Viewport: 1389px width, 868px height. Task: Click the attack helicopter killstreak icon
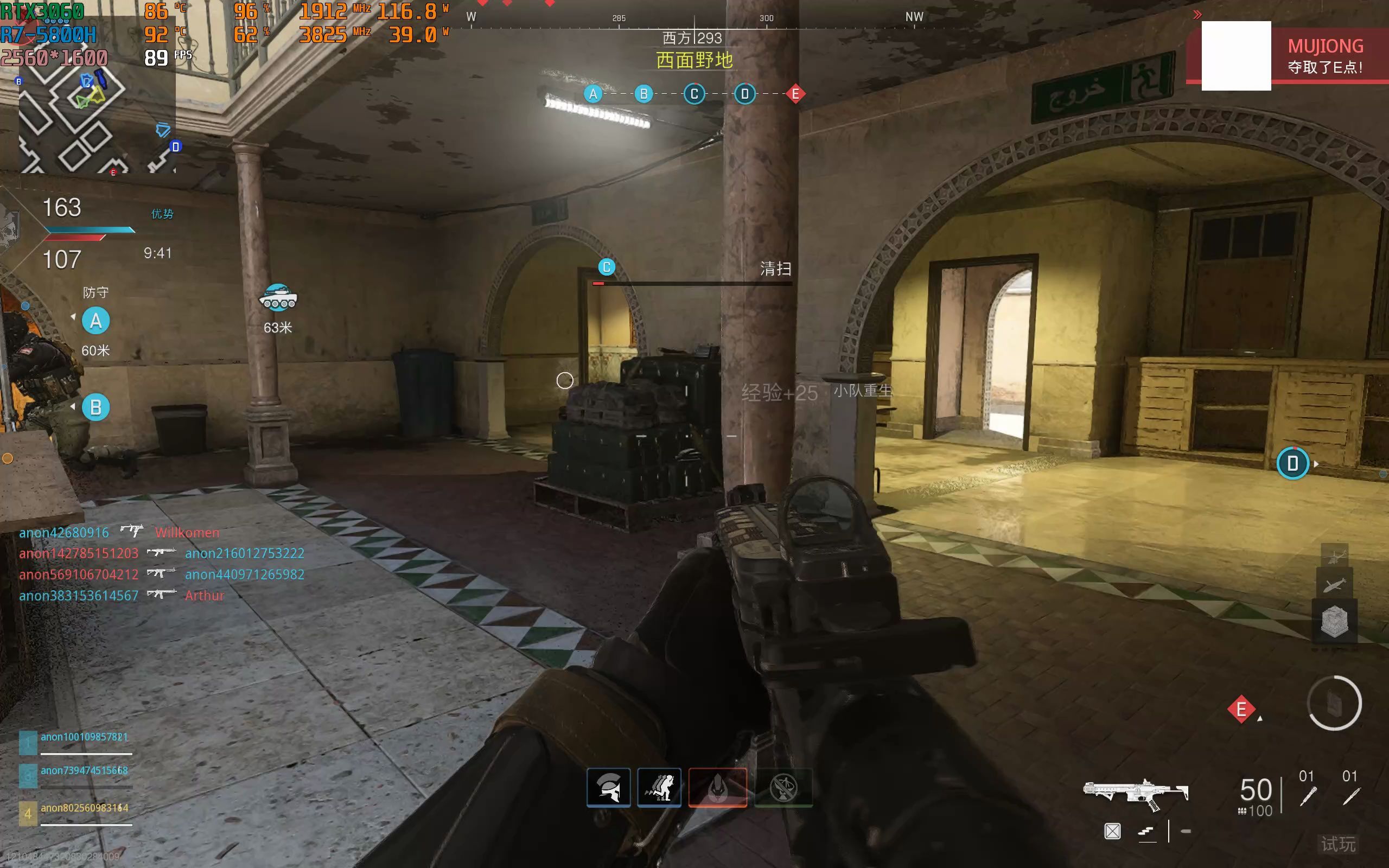click(1335, 556)
